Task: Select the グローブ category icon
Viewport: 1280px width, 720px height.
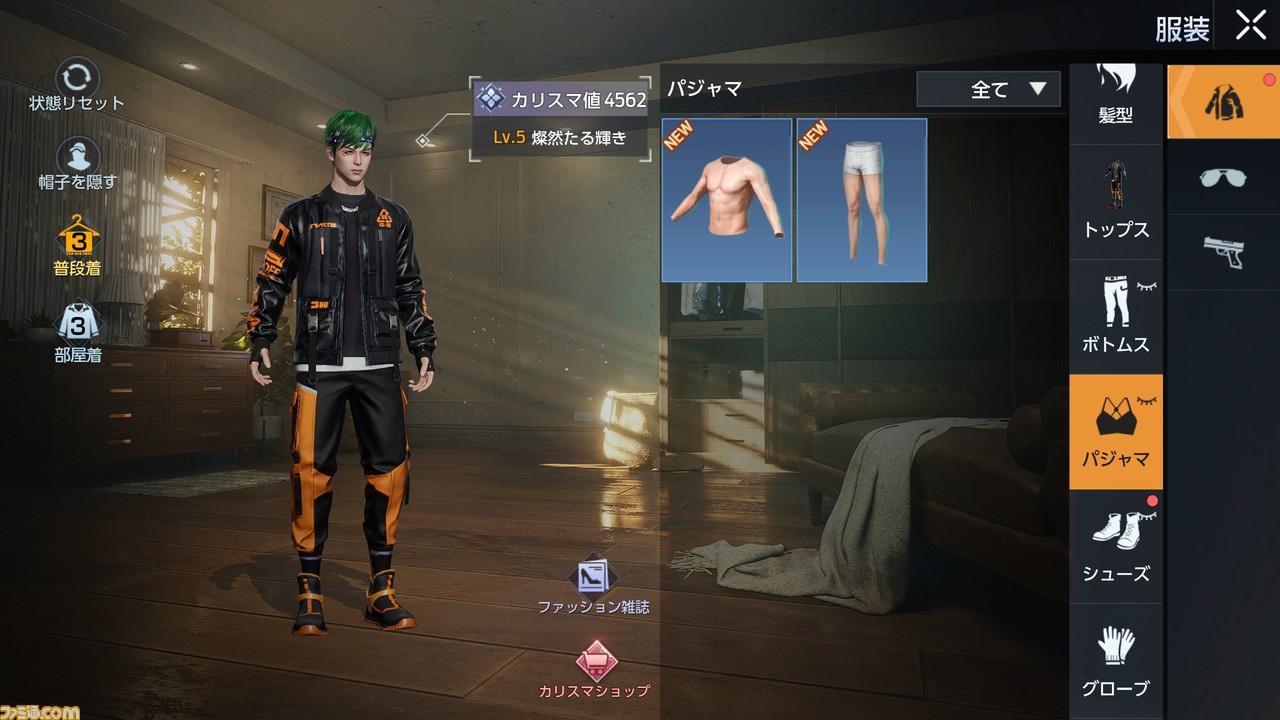Action: click(x=1115, y=660)
